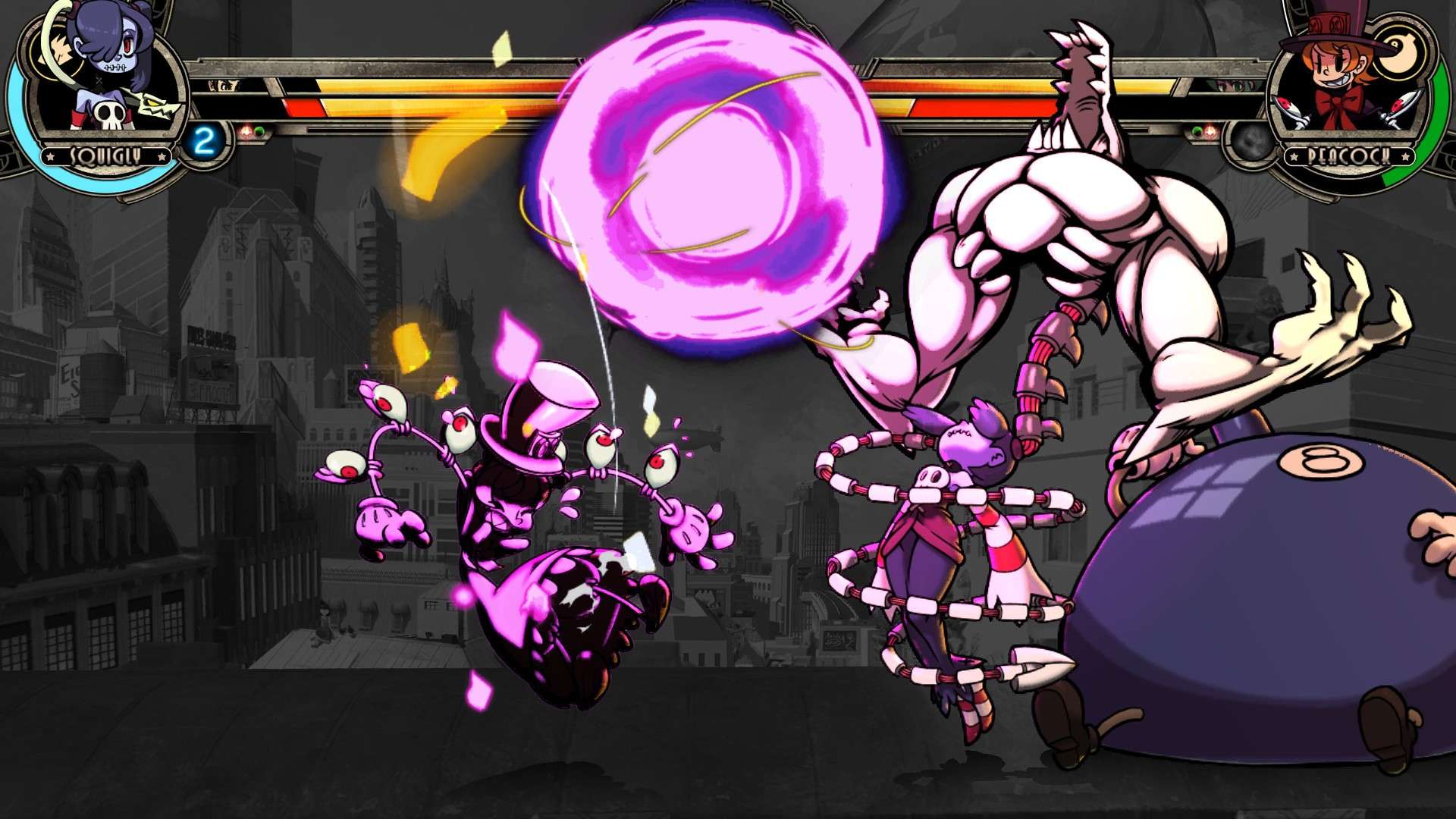Toggle the red indicator light under Squigly's health bar
Viewport: 1456px width, 819px height.
point(247,130)
